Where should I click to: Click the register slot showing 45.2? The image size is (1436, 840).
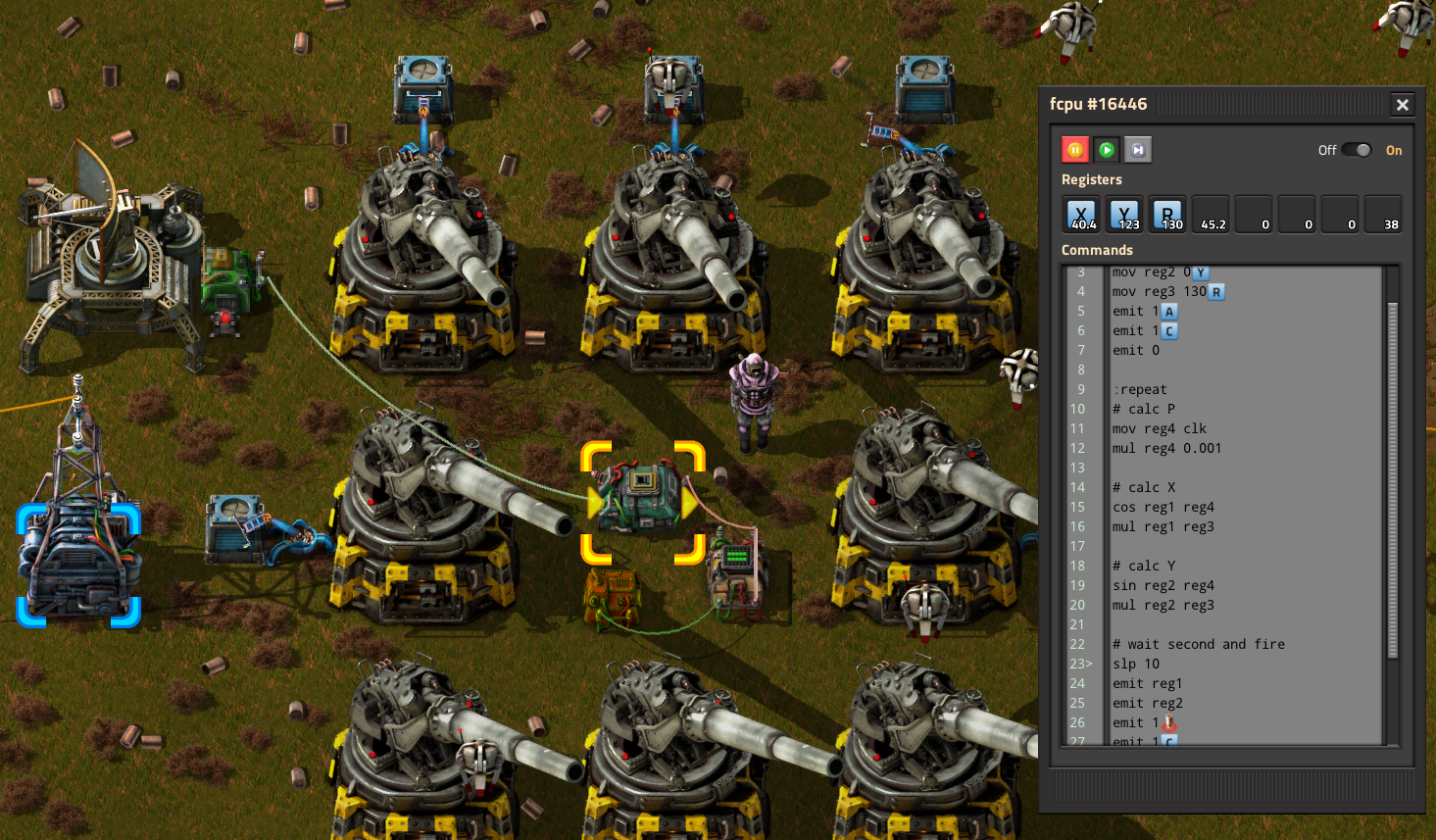tap(1211, 215)
